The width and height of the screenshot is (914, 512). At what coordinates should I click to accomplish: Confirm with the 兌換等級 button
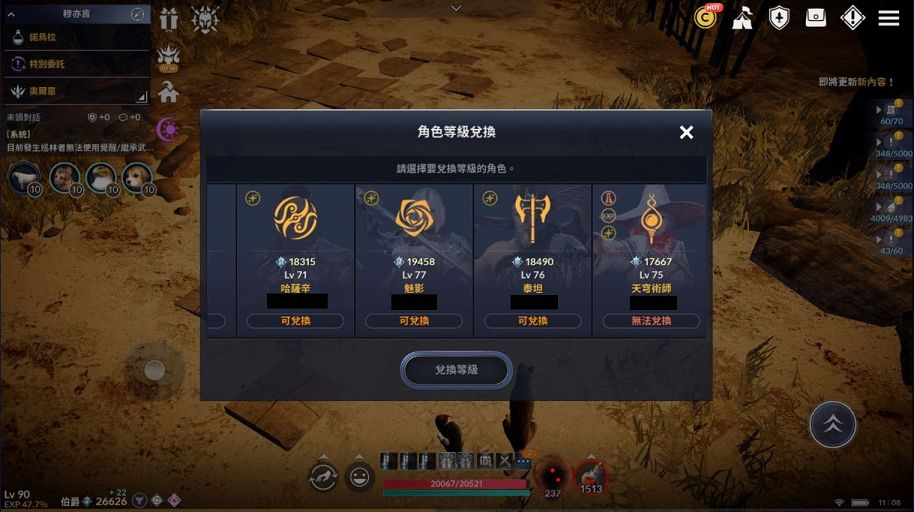pyautogui.click(x=456, y=370)
